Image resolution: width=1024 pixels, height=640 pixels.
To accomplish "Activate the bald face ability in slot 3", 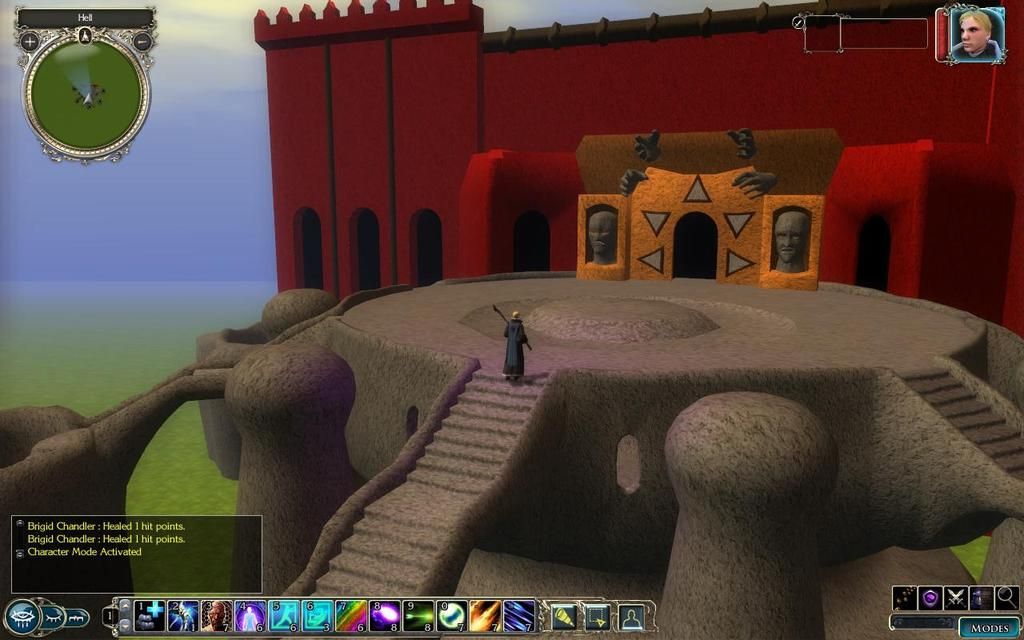I will (216, 615).
